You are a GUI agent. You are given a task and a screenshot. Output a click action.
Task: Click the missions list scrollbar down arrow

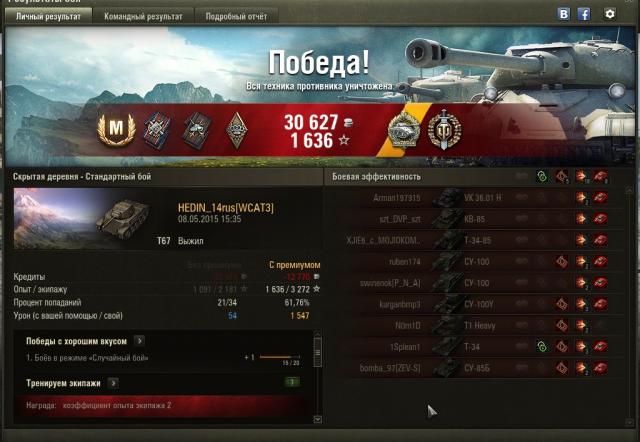click(x=318, y=420)
